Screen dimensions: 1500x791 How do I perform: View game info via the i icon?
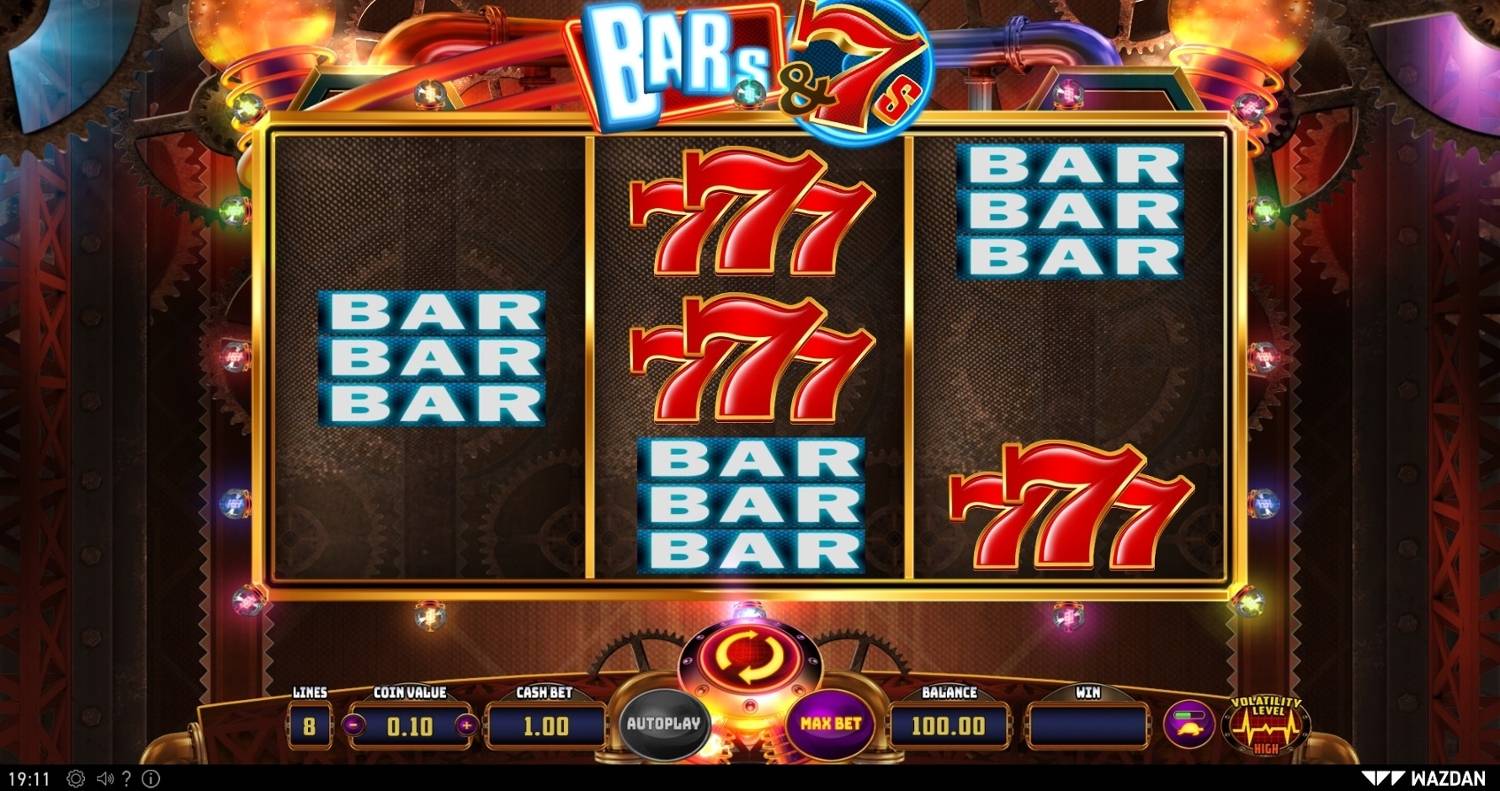pos(151,777)
